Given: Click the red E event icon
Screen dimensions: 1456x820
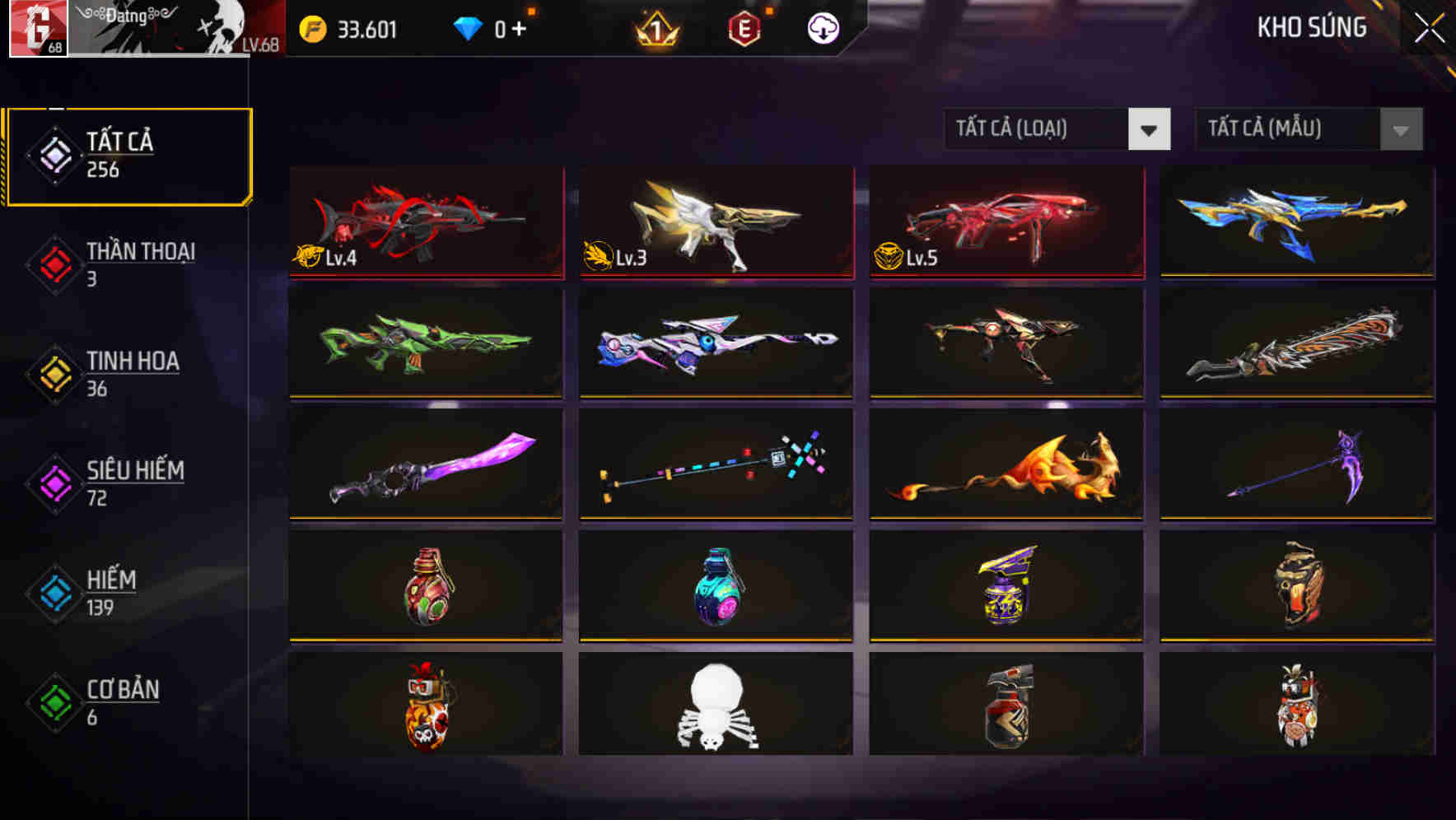Looking at the screenshot, I should 744,27.
